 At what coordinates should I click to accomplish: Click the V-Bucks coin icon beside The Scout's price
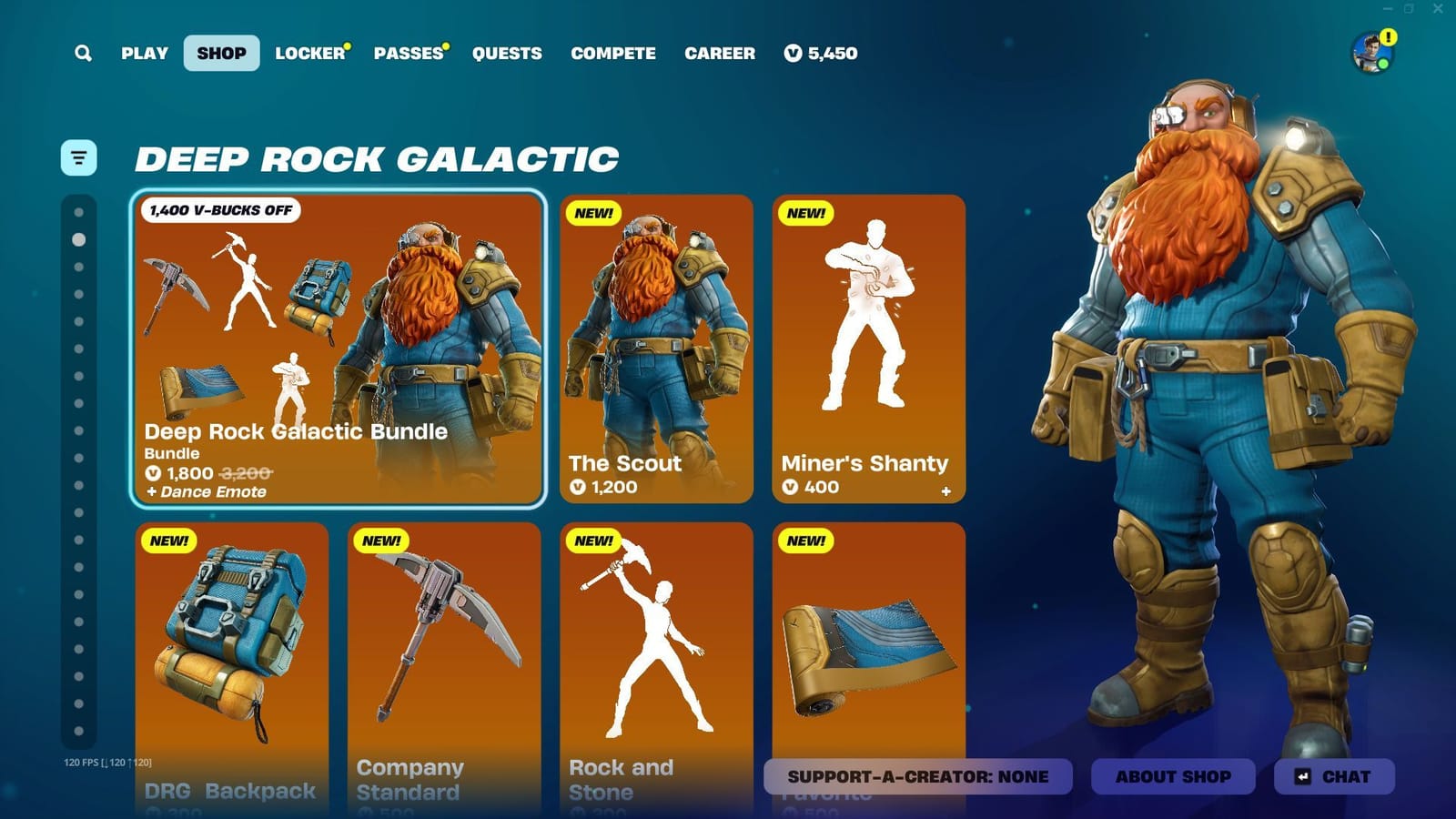(580, 487)
